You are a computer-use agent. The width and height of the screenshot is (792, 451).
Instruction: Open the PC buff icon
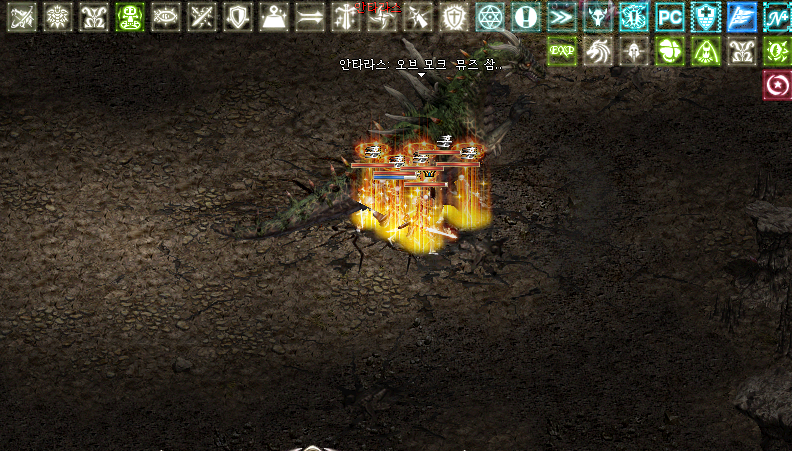pyautogui.click(x=670, y=16)
